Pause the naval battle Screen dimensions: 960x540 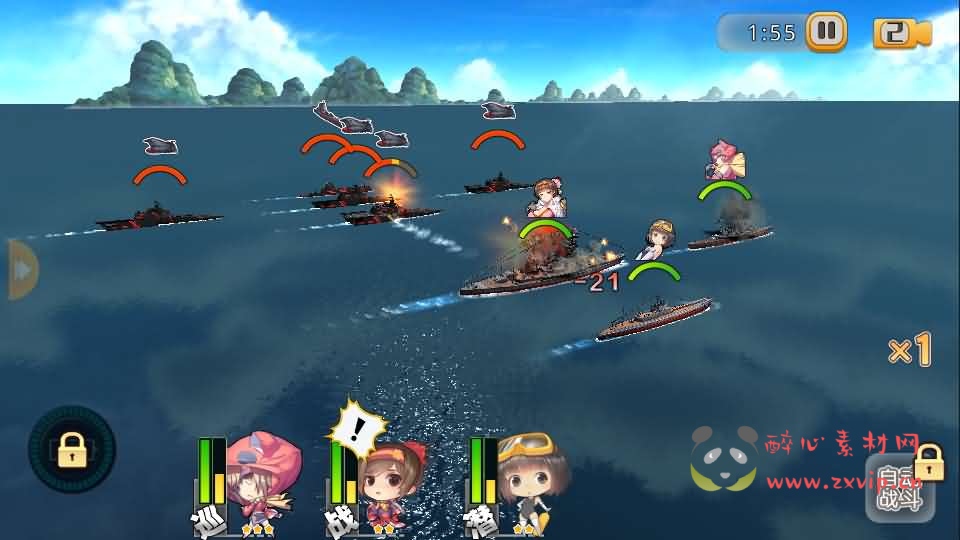pyautogui.click(x=826, y=32)
